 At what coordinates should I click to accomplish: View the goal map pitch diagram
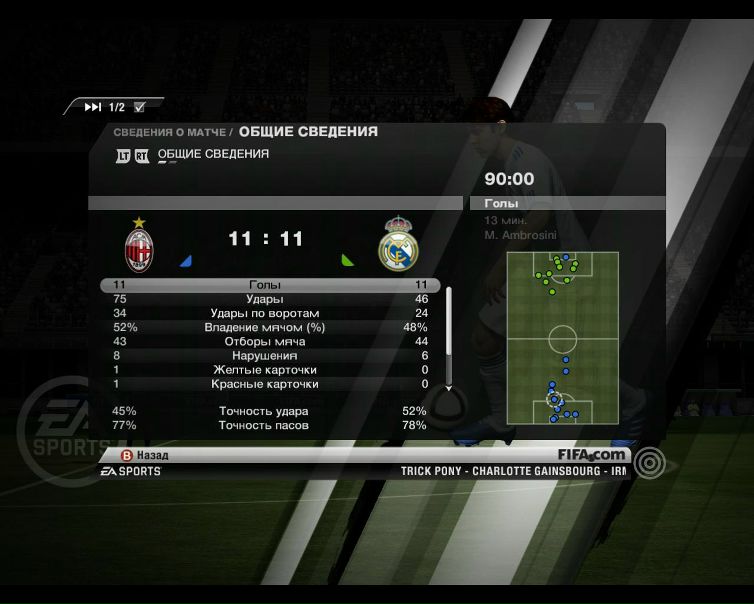pos(562,338)
